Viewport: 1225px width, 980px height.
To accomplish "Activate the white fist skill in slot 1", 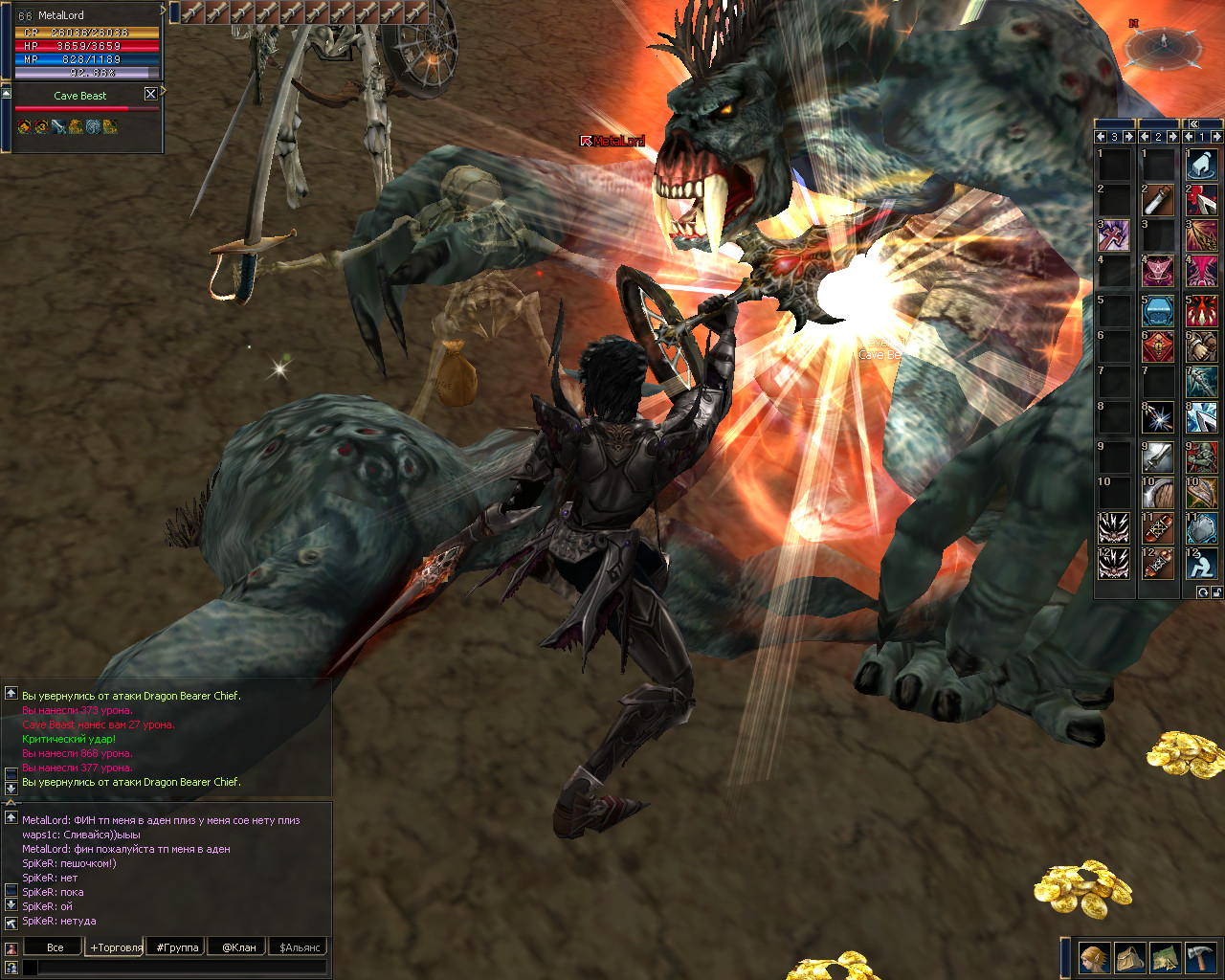I will pos(1201,165).
